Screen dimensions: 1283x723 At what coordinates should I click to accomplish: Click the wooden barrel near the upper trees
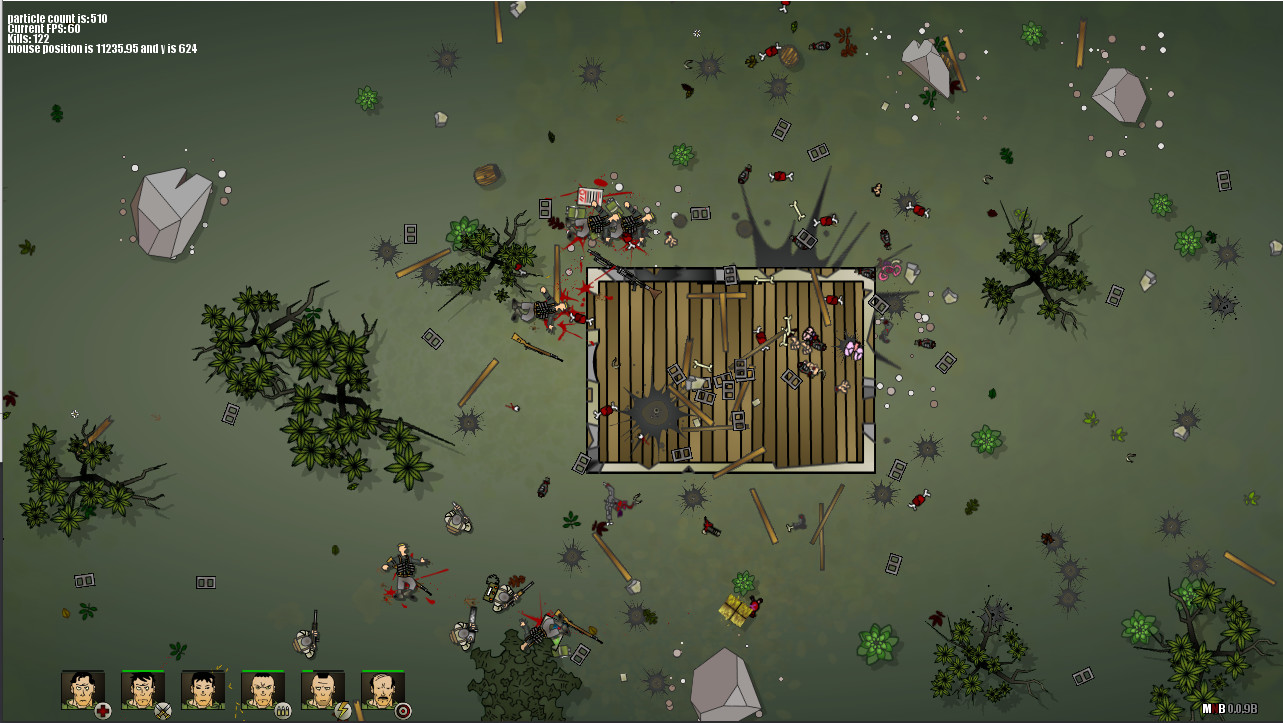coord(485,174)
